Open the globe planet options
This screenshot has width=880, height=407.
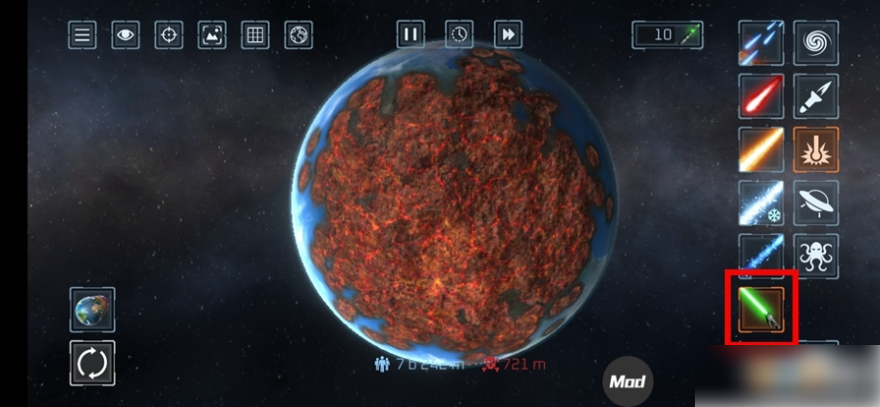[x=298, y=35]
